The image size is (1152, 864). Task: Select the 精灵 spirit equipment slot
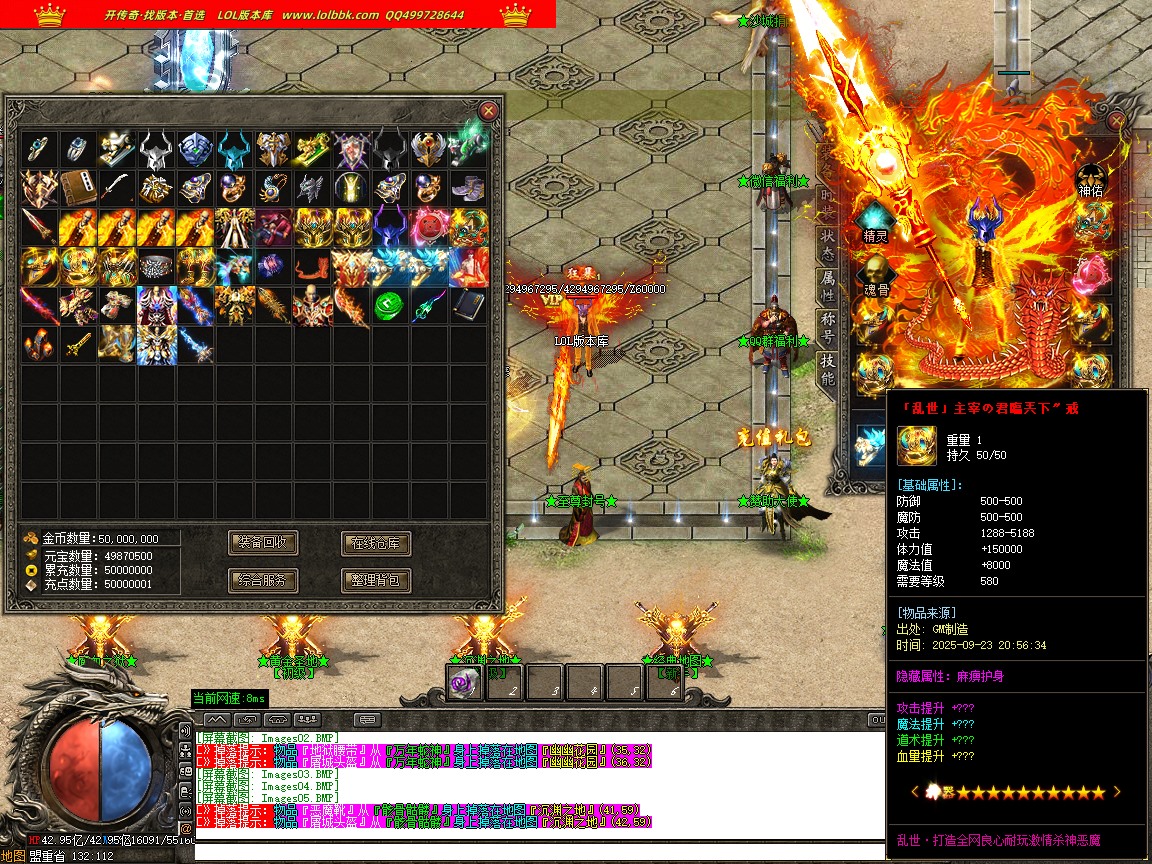tap(876, 222)
